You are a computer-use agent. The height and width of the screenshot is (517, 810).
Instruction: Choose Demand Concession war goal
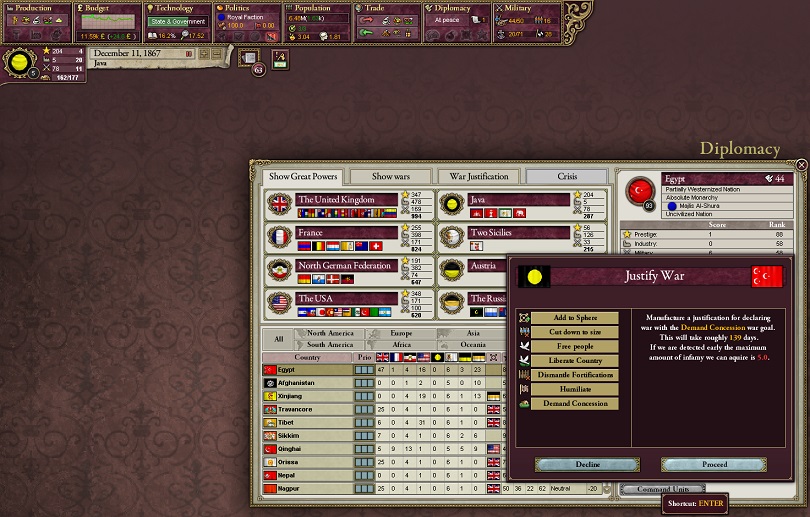tap(575, 403)
